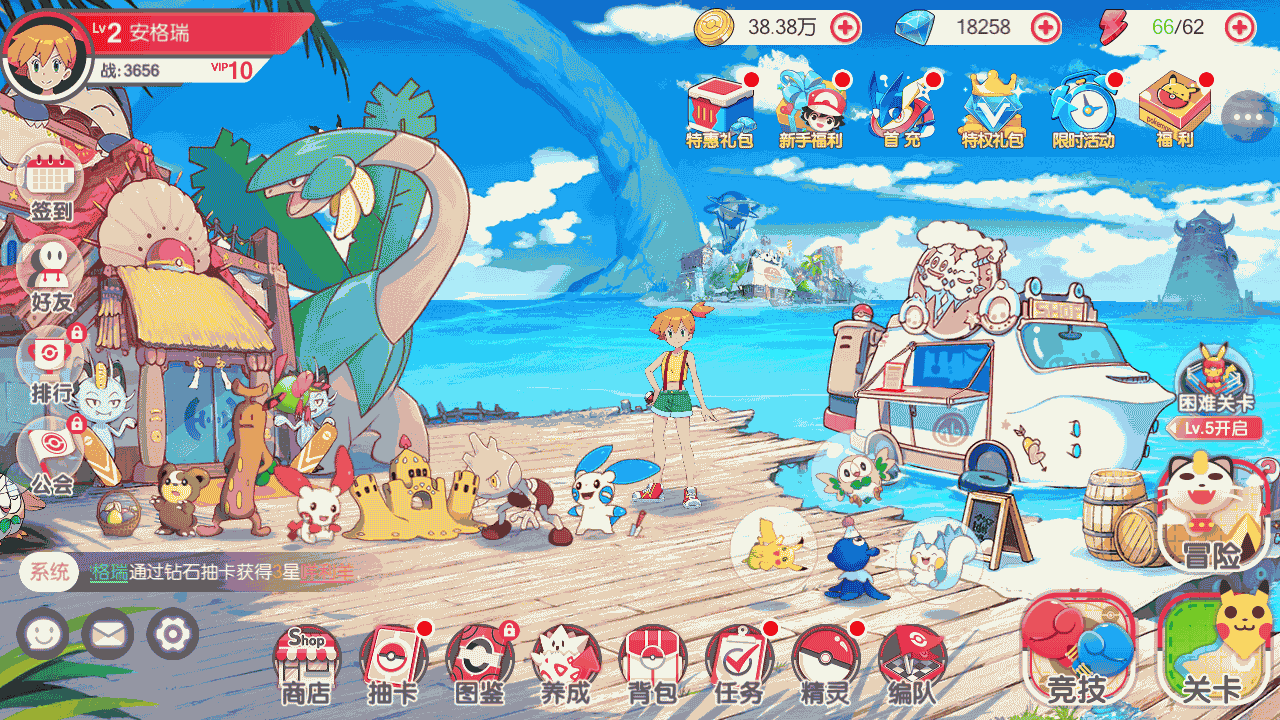Add diamonds with plus button

1046,27
